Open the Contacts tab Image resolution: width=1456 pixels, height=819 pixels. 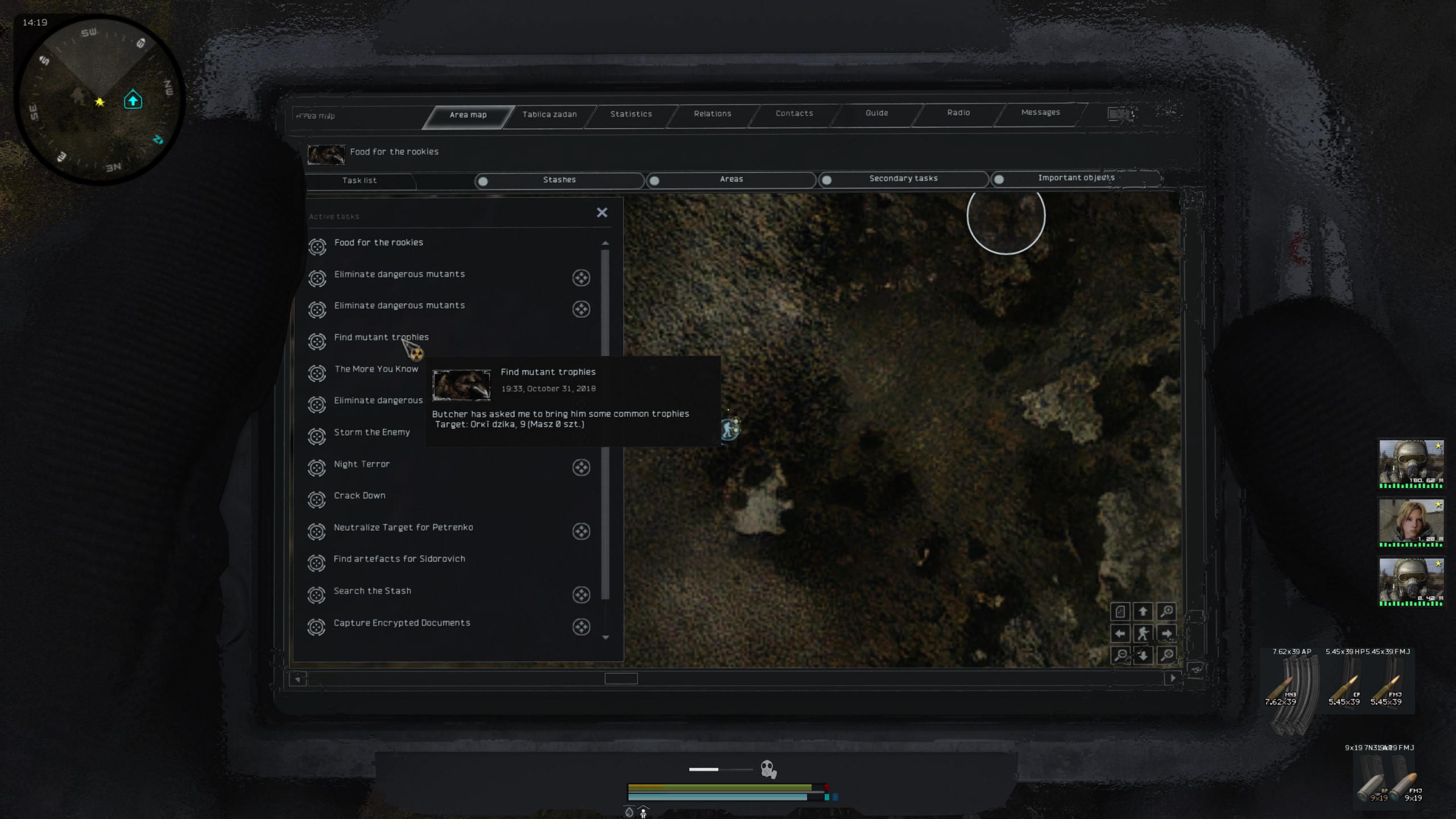(794, 113)
